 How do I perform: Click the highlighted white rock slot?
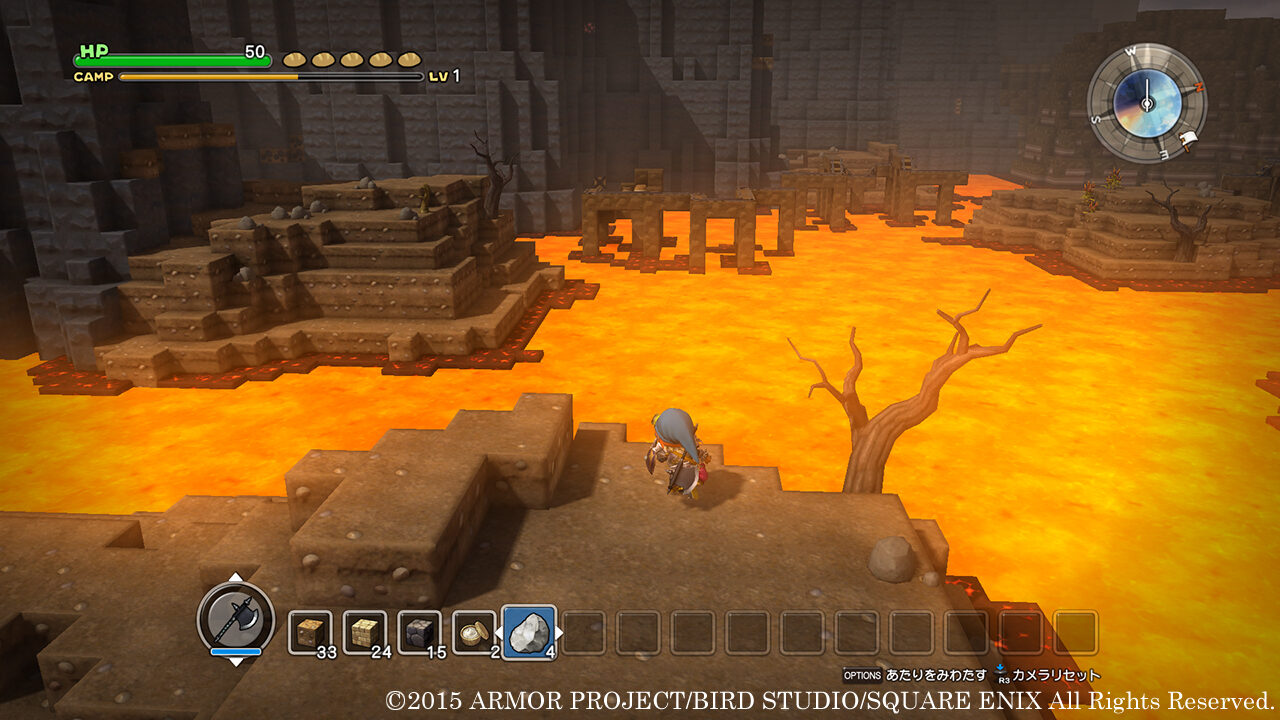point(528,632)
